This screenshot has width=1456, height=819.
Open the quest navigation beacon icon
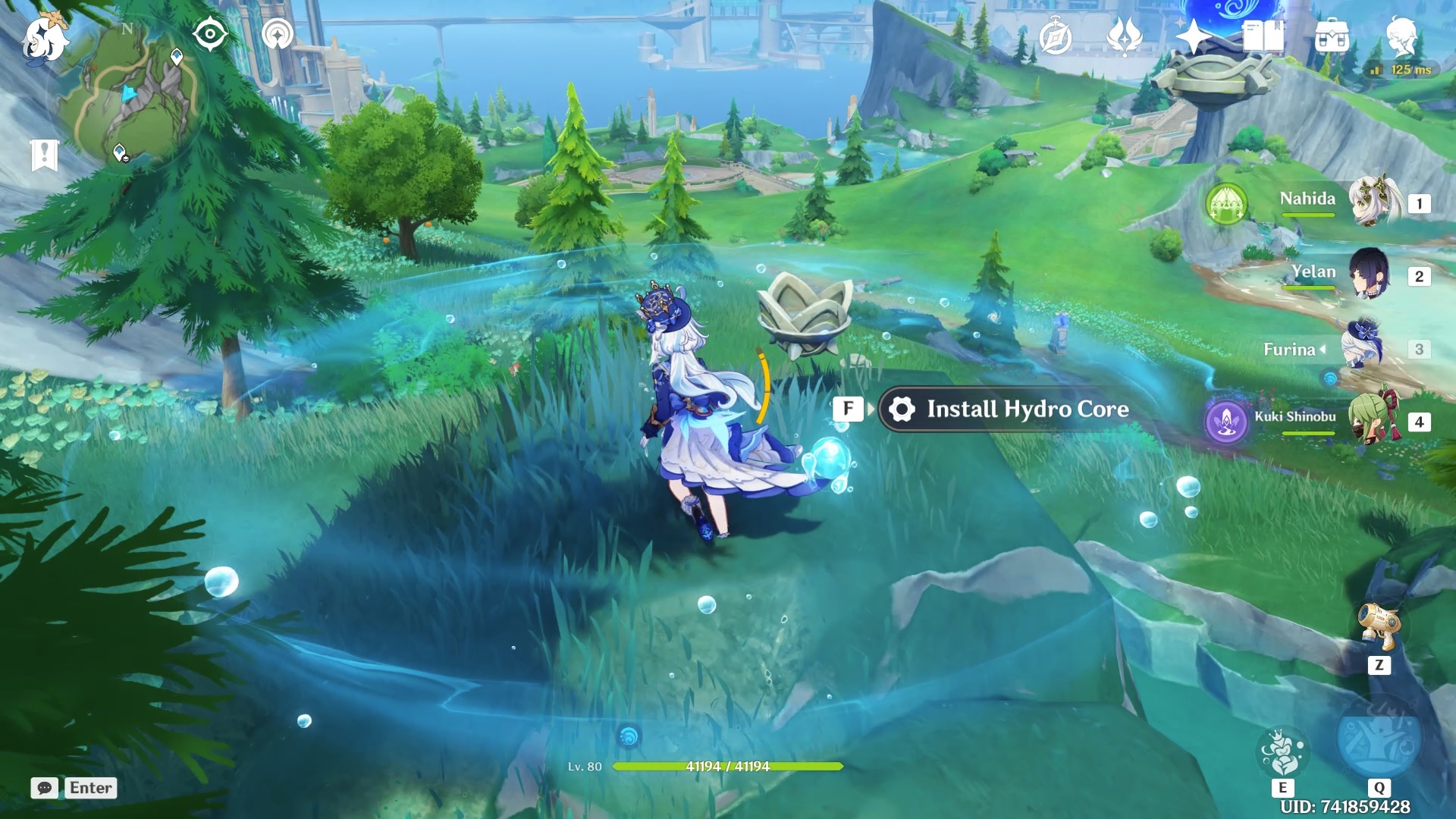pyautogui.click(x=278, y=35)
